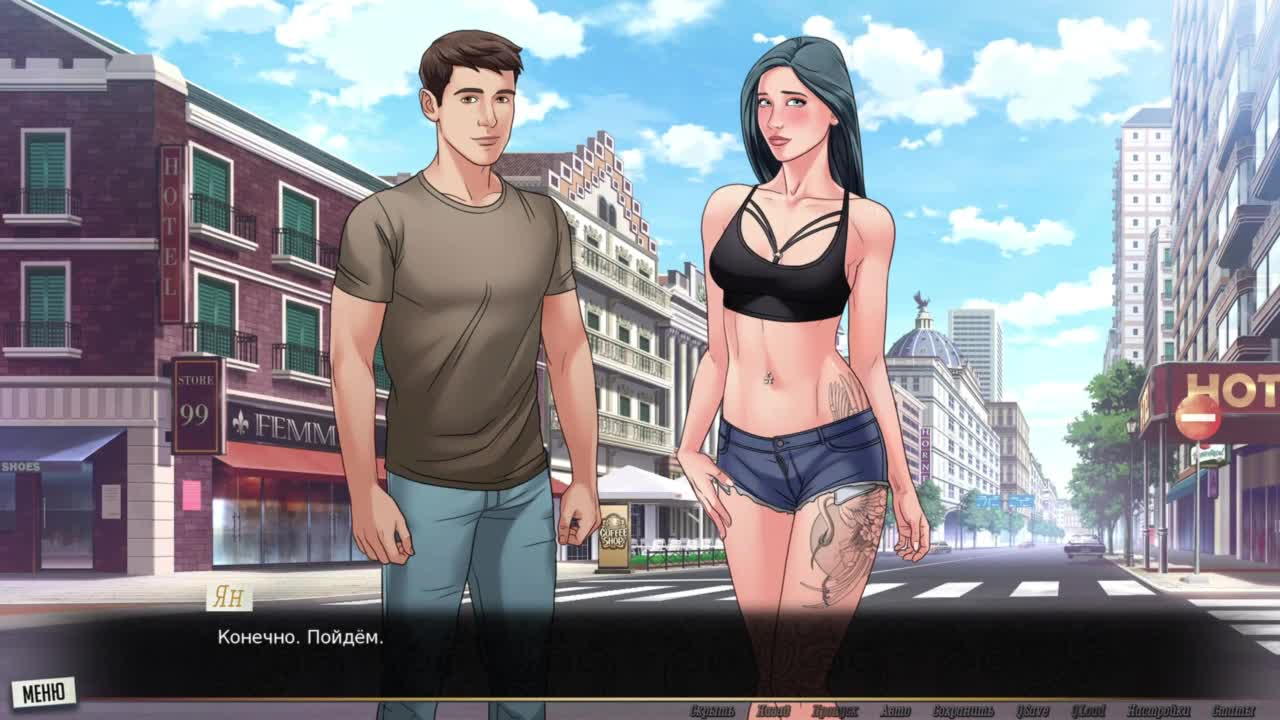
Task: Open Настройки settings
Action: point(1156,711)
